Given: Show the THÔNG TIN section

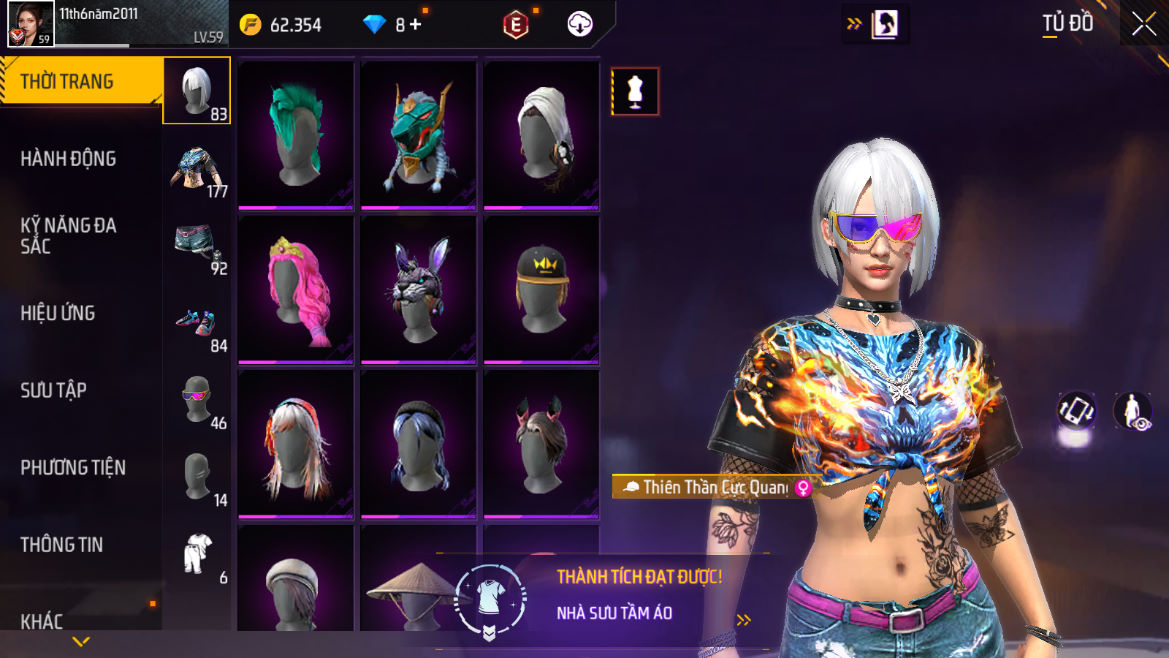Looking at the screenshot, I should coord(62,544).
